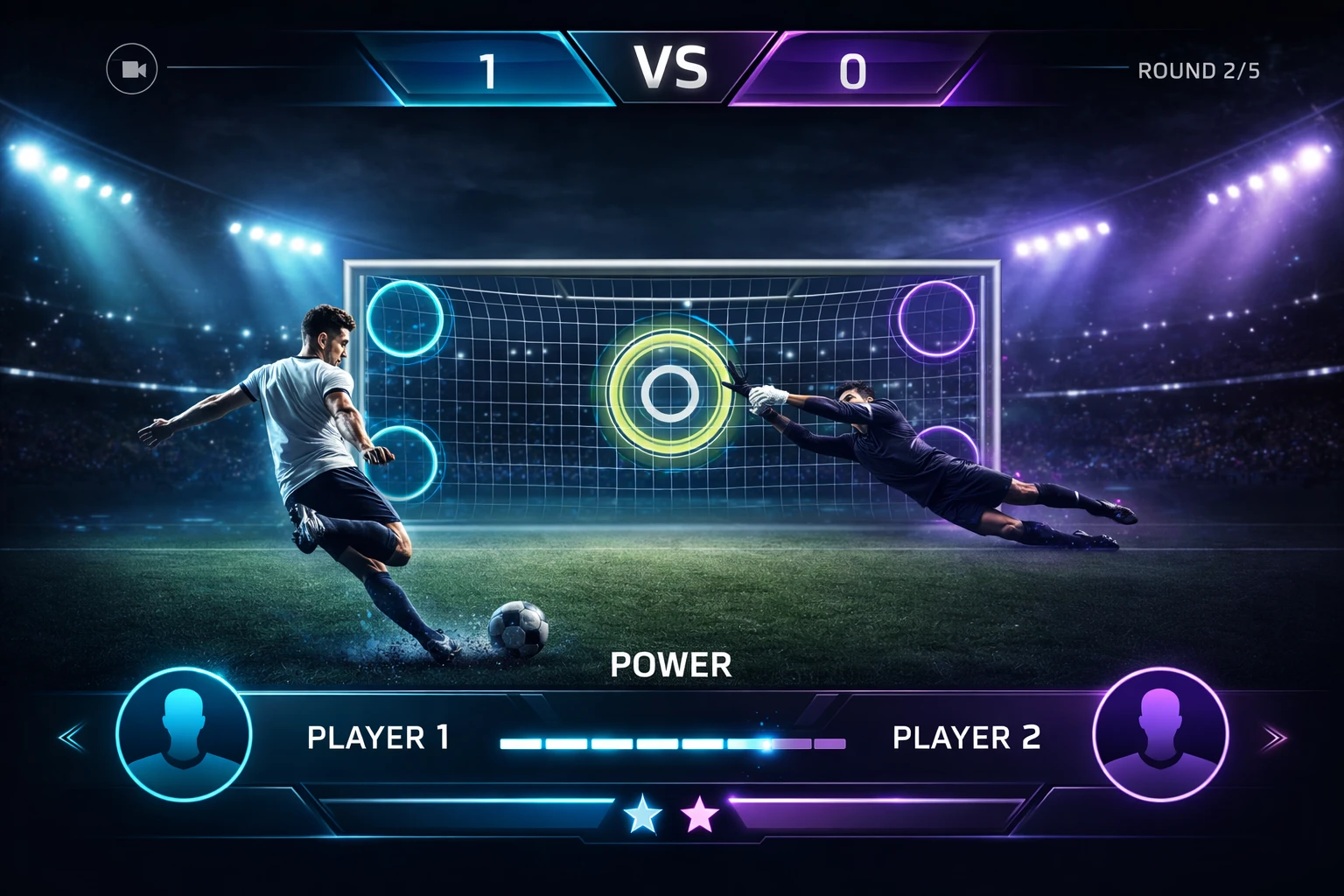
Task: Click the Player 2 avatar portrait
Action: click(x=1160, y=735)
